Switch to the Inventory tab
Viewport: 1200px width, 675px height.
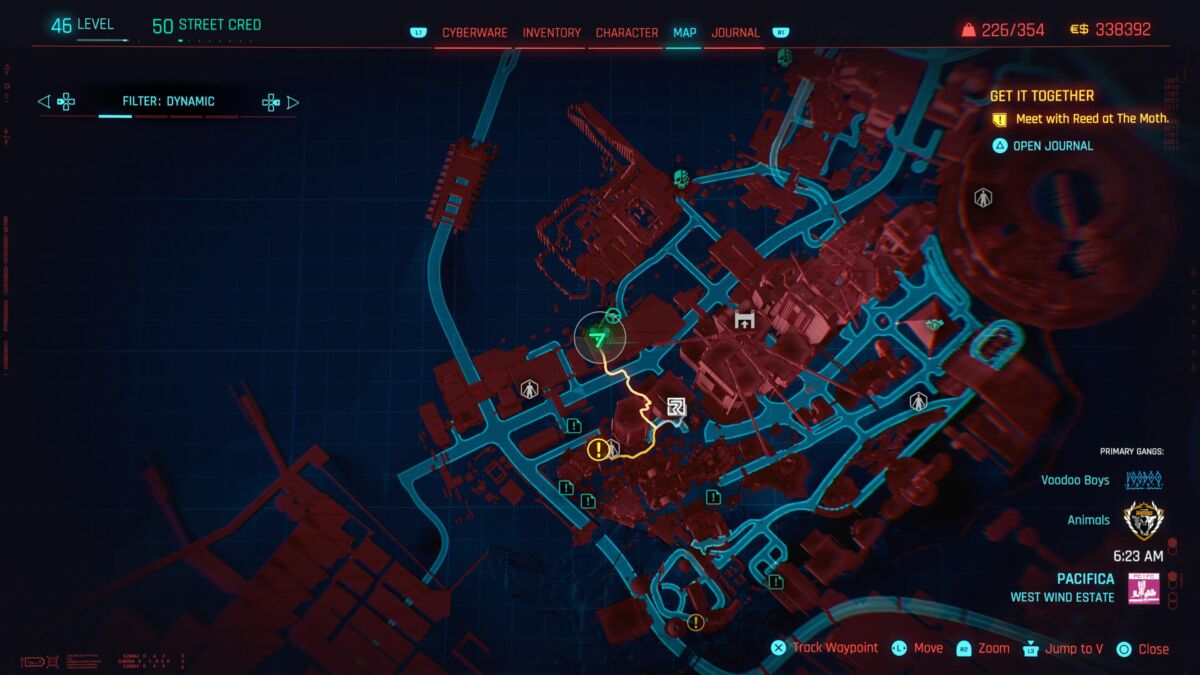tap(551, 33)
